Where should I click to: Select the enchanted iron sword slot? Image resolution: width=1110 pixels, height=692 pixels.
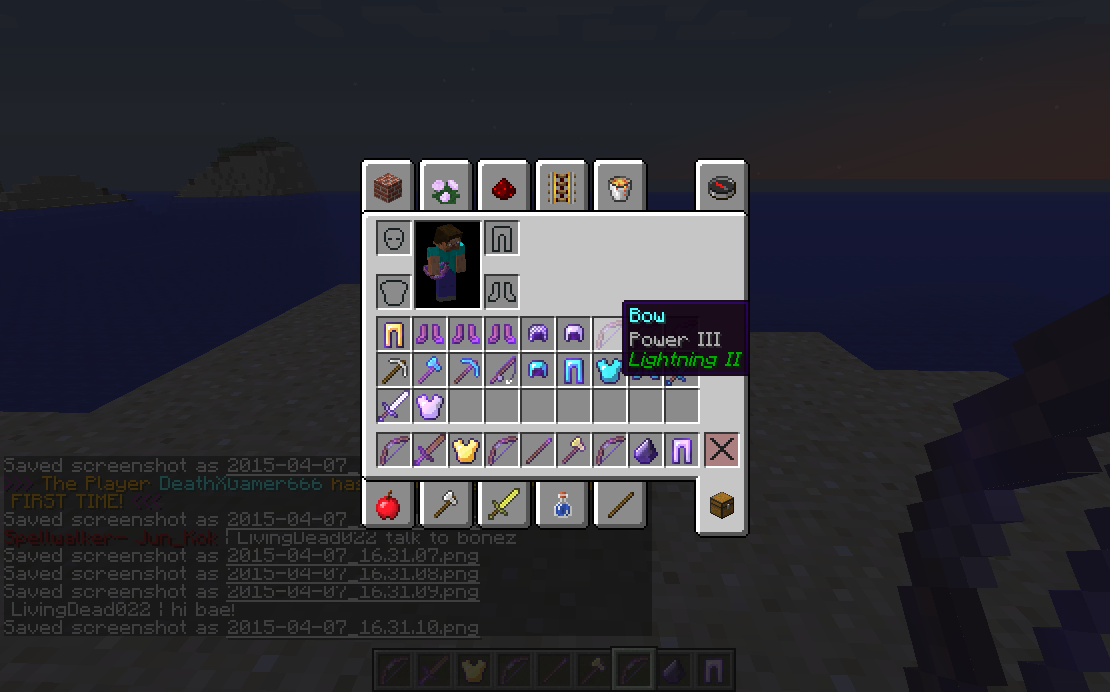pyautogui.click(x=393, y=406)
